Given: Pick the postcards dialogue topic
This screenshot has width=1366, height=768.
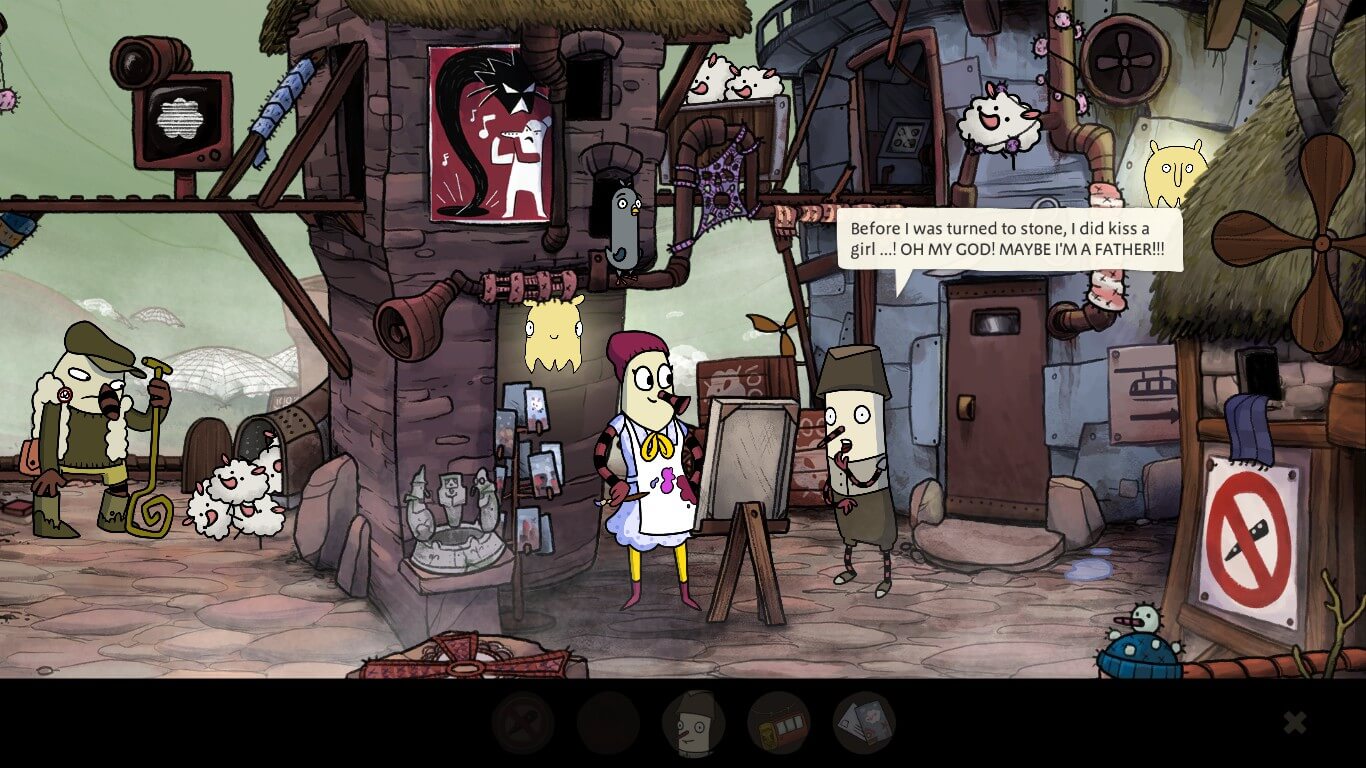Looking at the screenshot, I should [x=864, y=723].
